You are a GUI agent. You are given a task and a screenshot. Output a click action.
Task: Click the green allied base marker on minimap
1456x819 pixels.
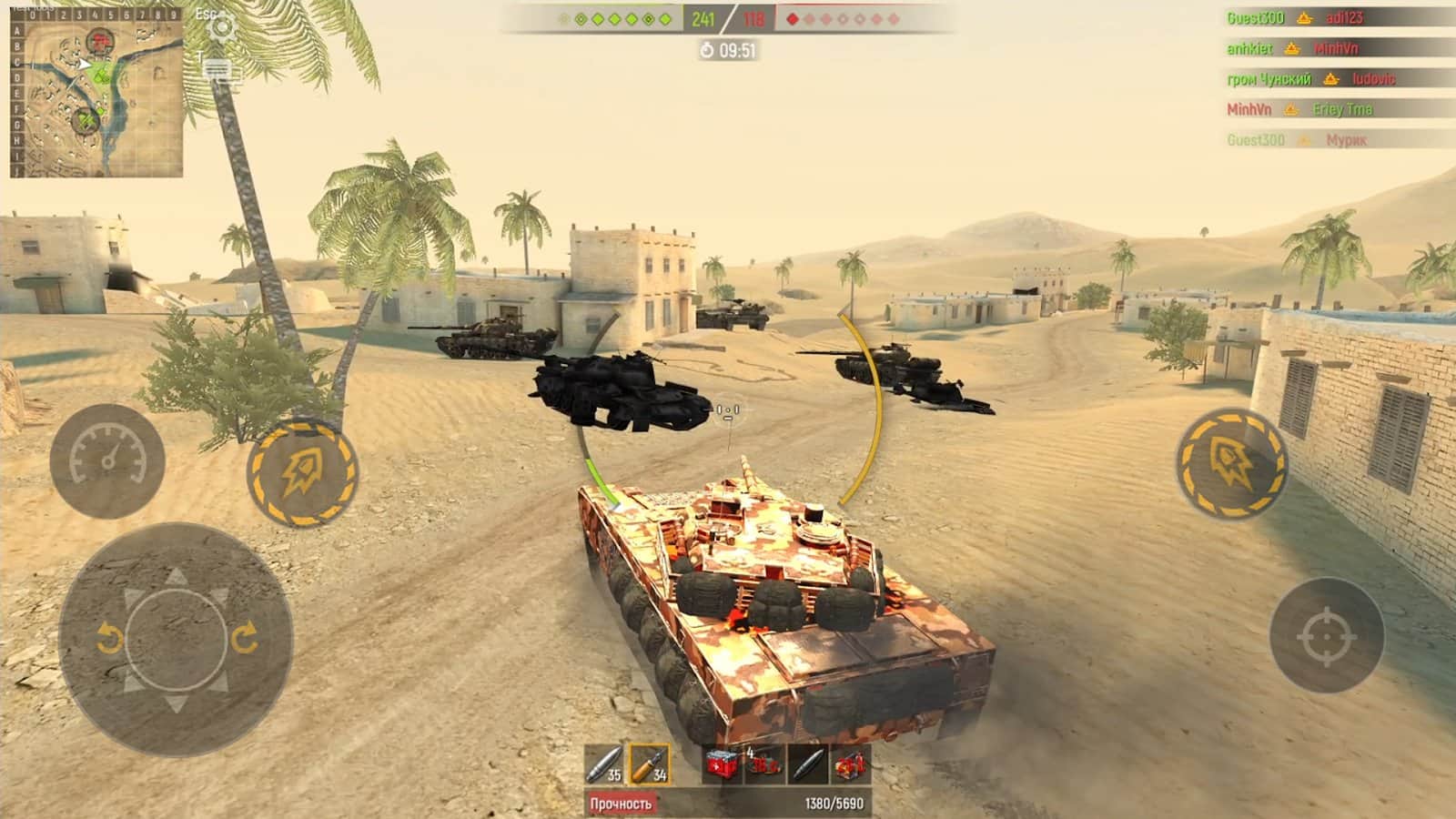tap(86, 119)
